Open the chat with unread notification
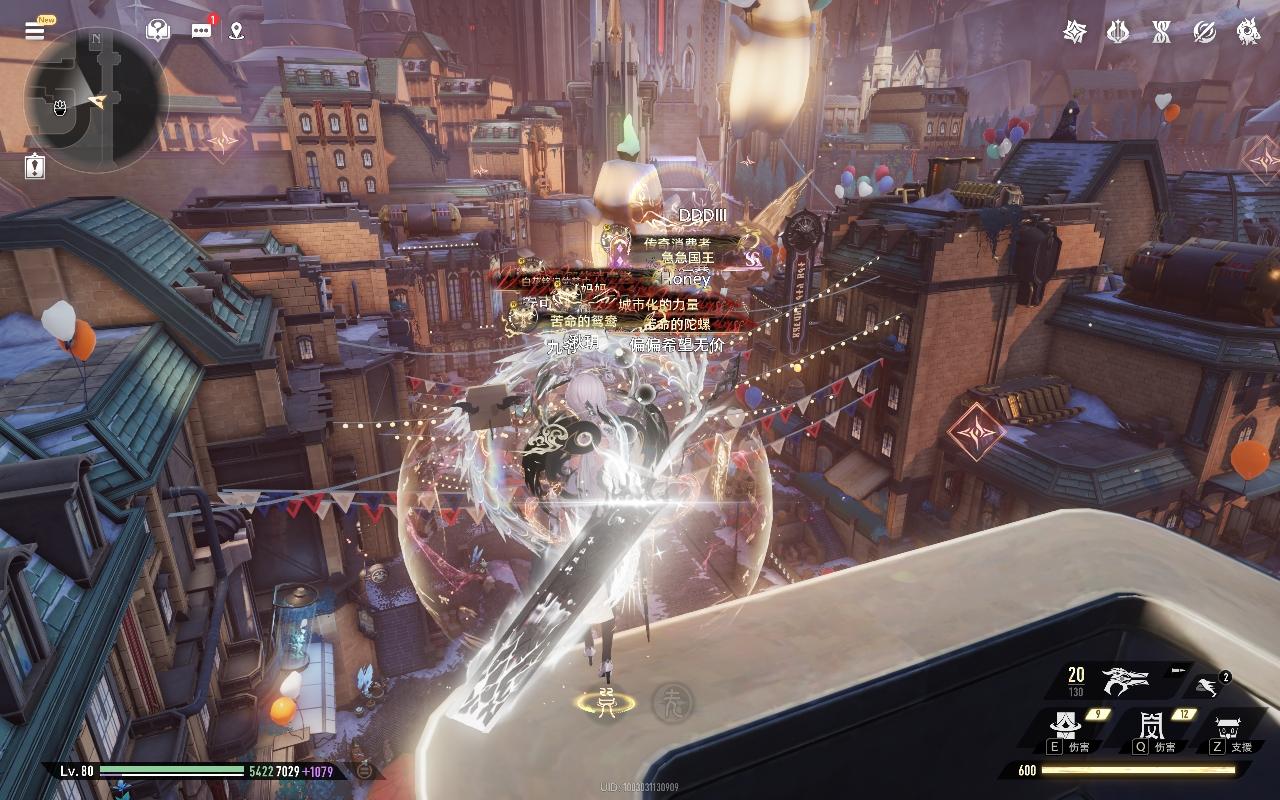Viewport: 1280px width, 800px height. pos(202,30)
